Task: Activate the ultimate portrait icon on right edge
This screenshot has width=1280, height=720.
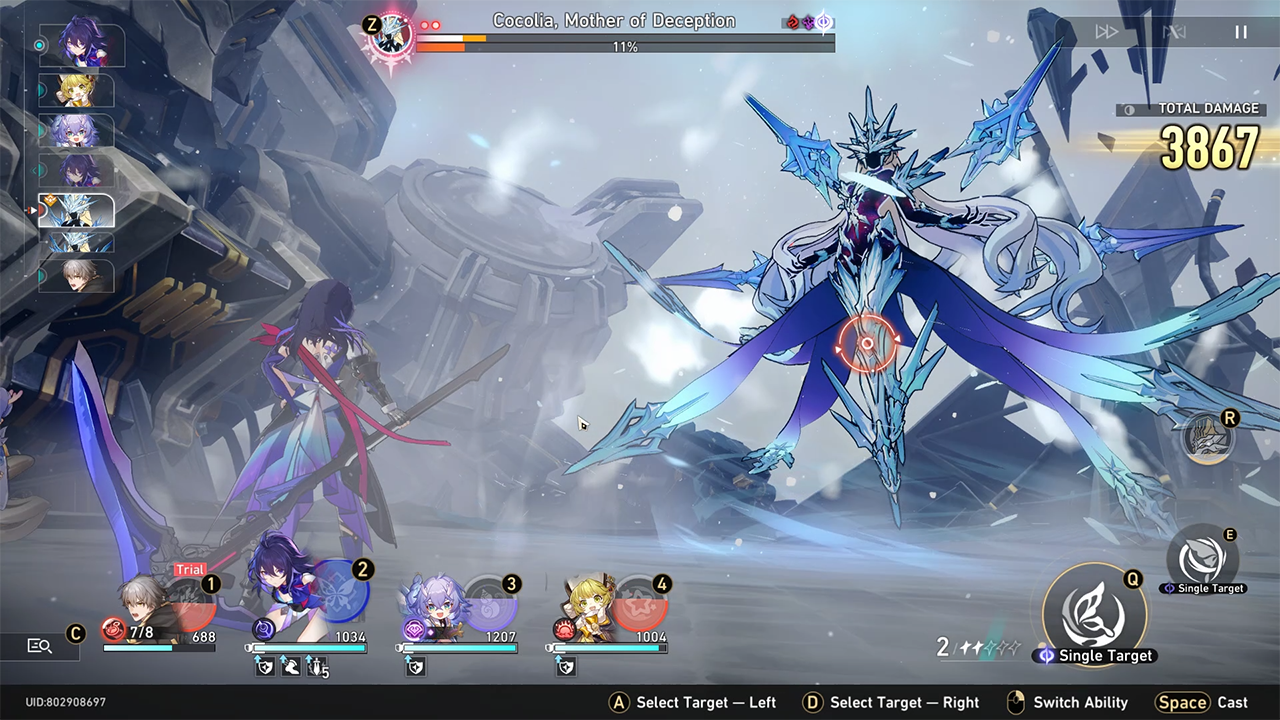Action: point(1206,439)
